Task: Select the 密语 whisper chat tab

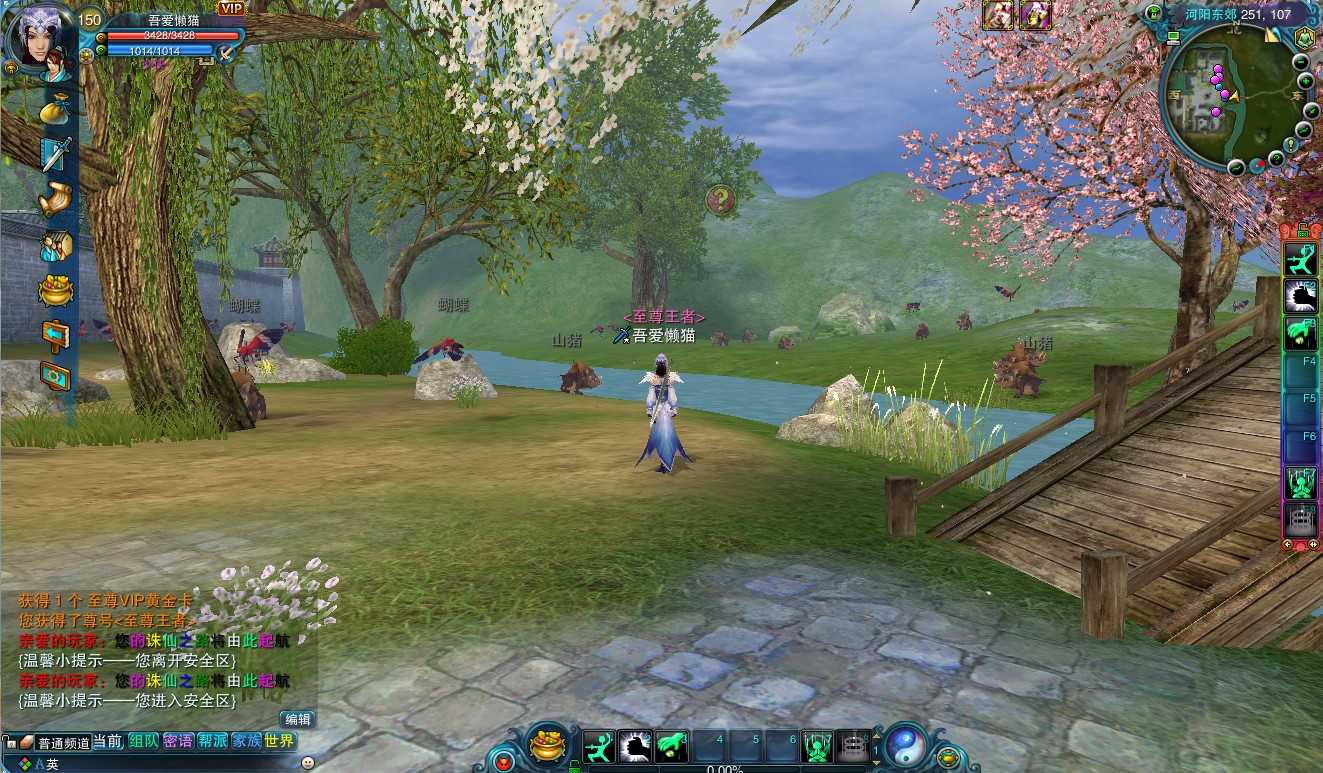Action: pos(178,741)
